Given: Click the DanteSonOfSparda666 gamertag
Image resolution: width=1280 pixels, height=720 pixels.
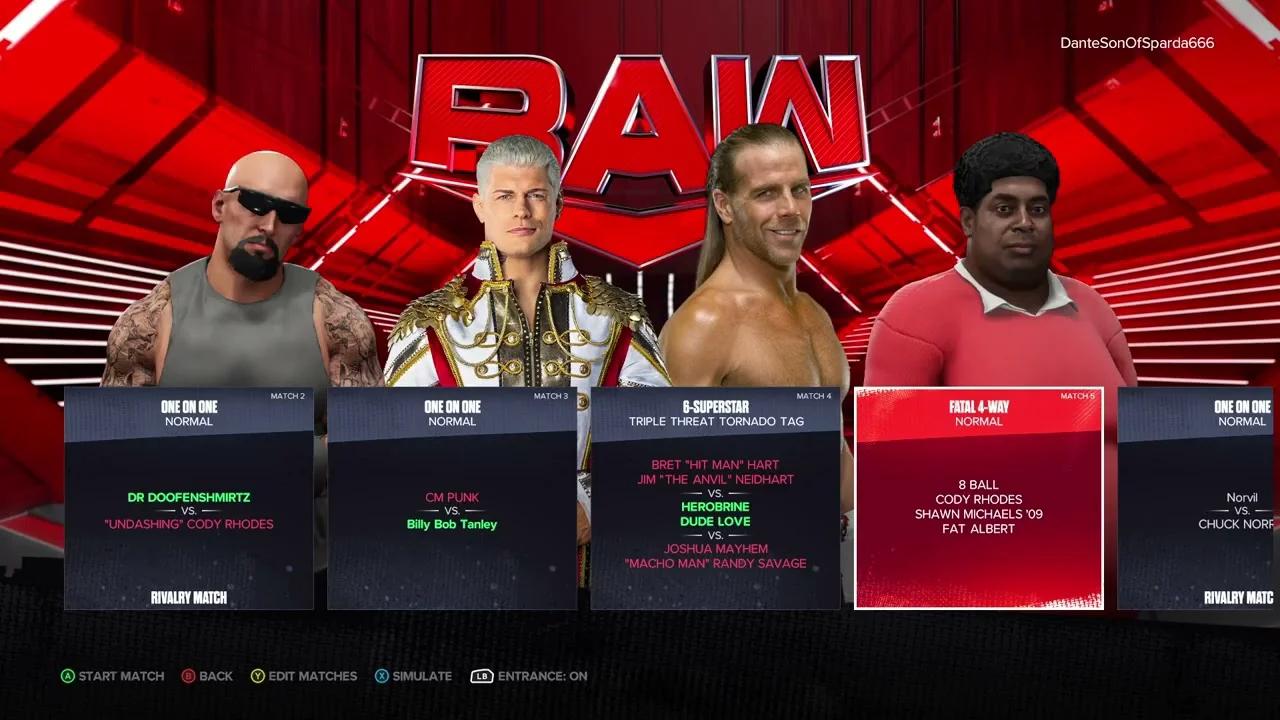Looking at the screenshot, I should pyautogui.click(x=1136, y=43).
